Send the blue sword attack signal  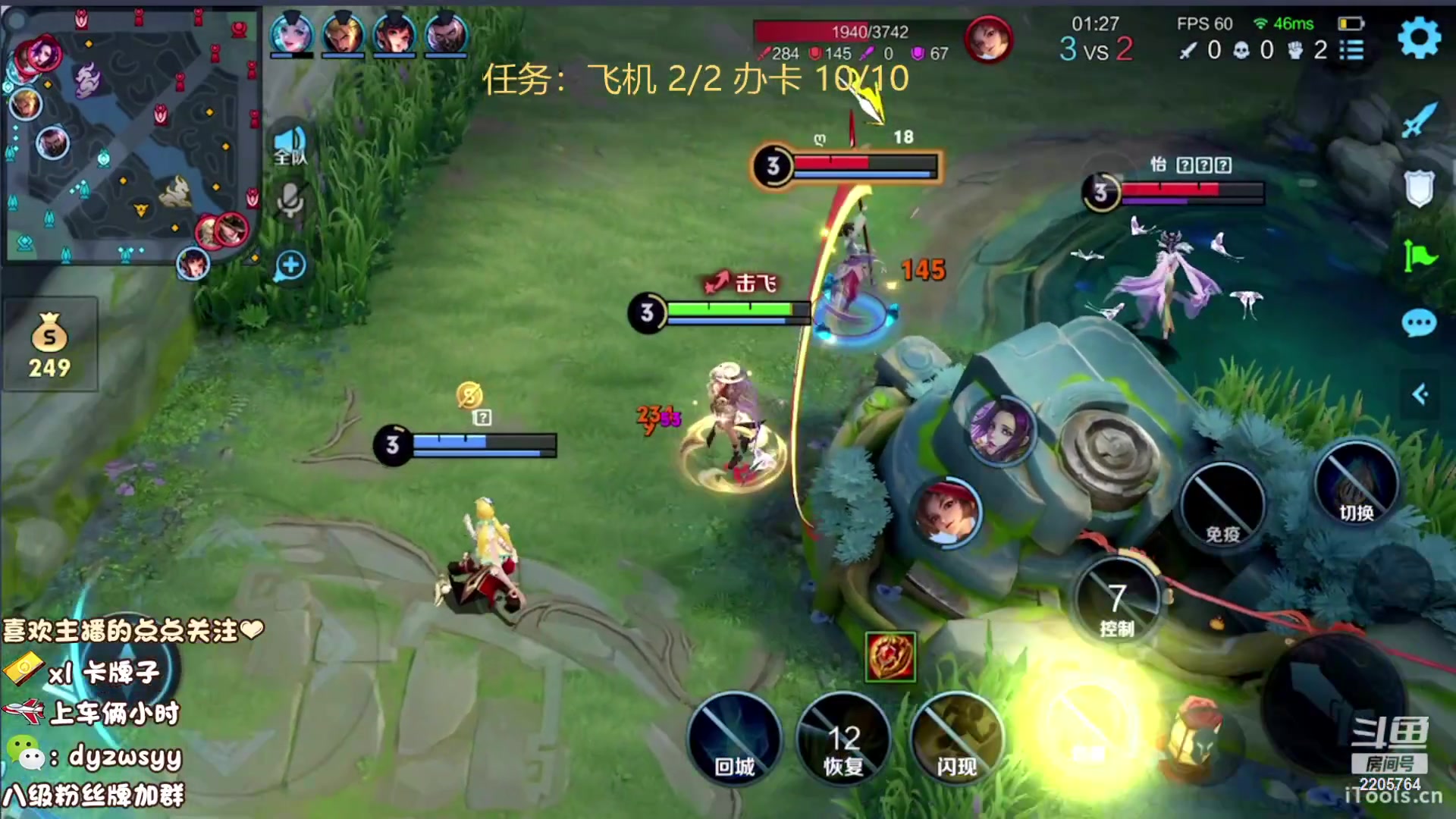point(1418,120)
